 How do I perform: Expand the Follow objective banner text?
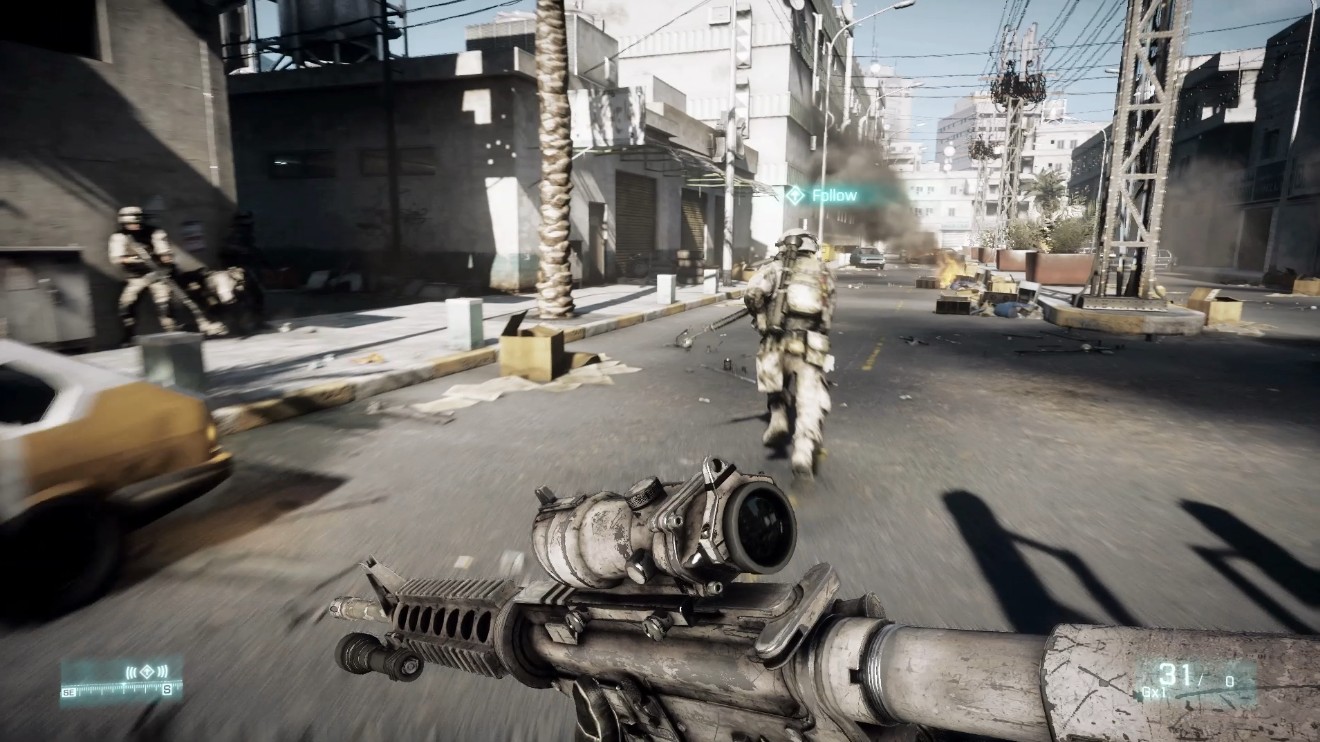click(x=834, y=196)
